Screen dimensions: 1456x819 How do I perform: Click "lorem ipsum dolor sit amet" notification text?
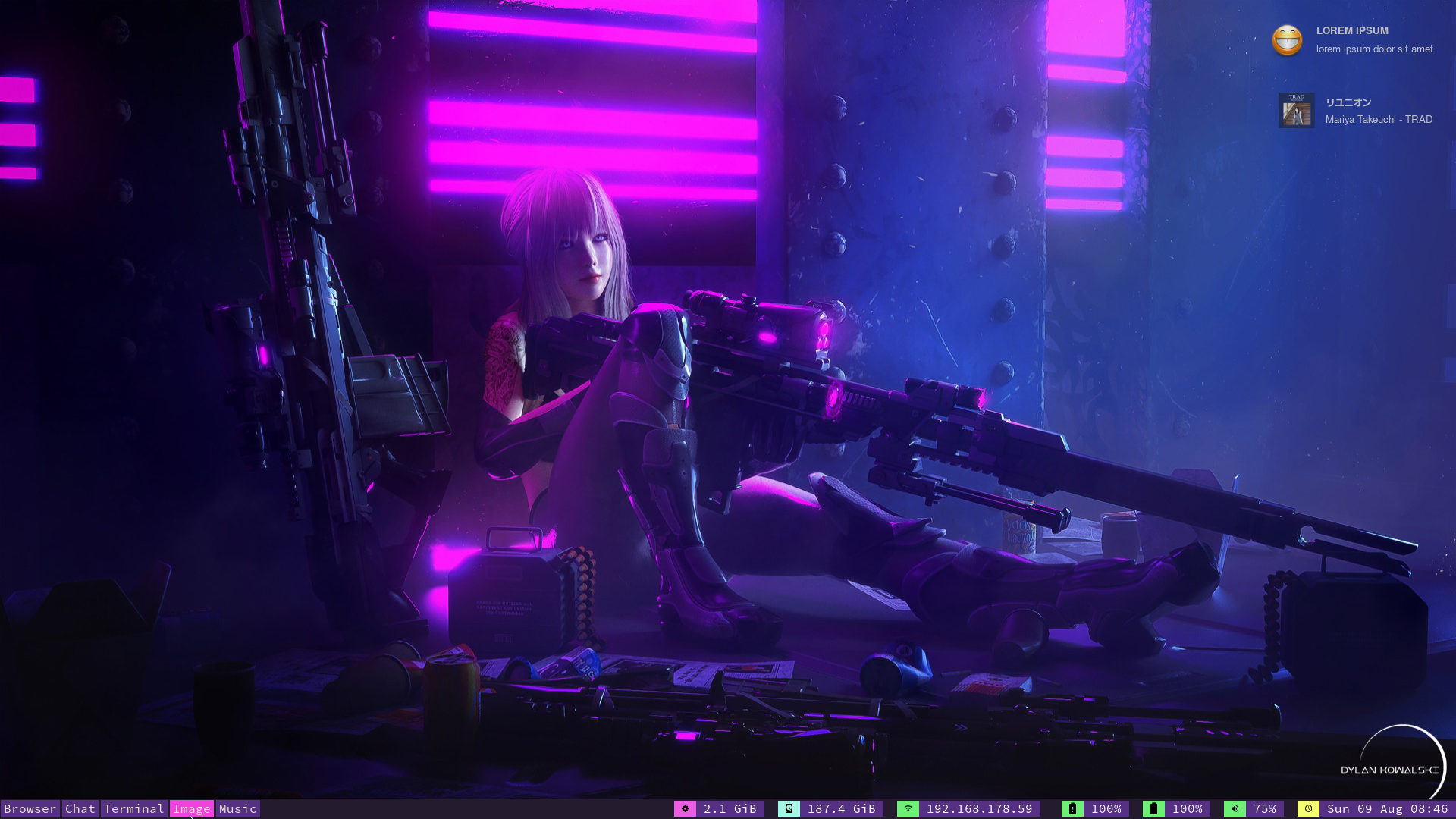(1374, 49)
